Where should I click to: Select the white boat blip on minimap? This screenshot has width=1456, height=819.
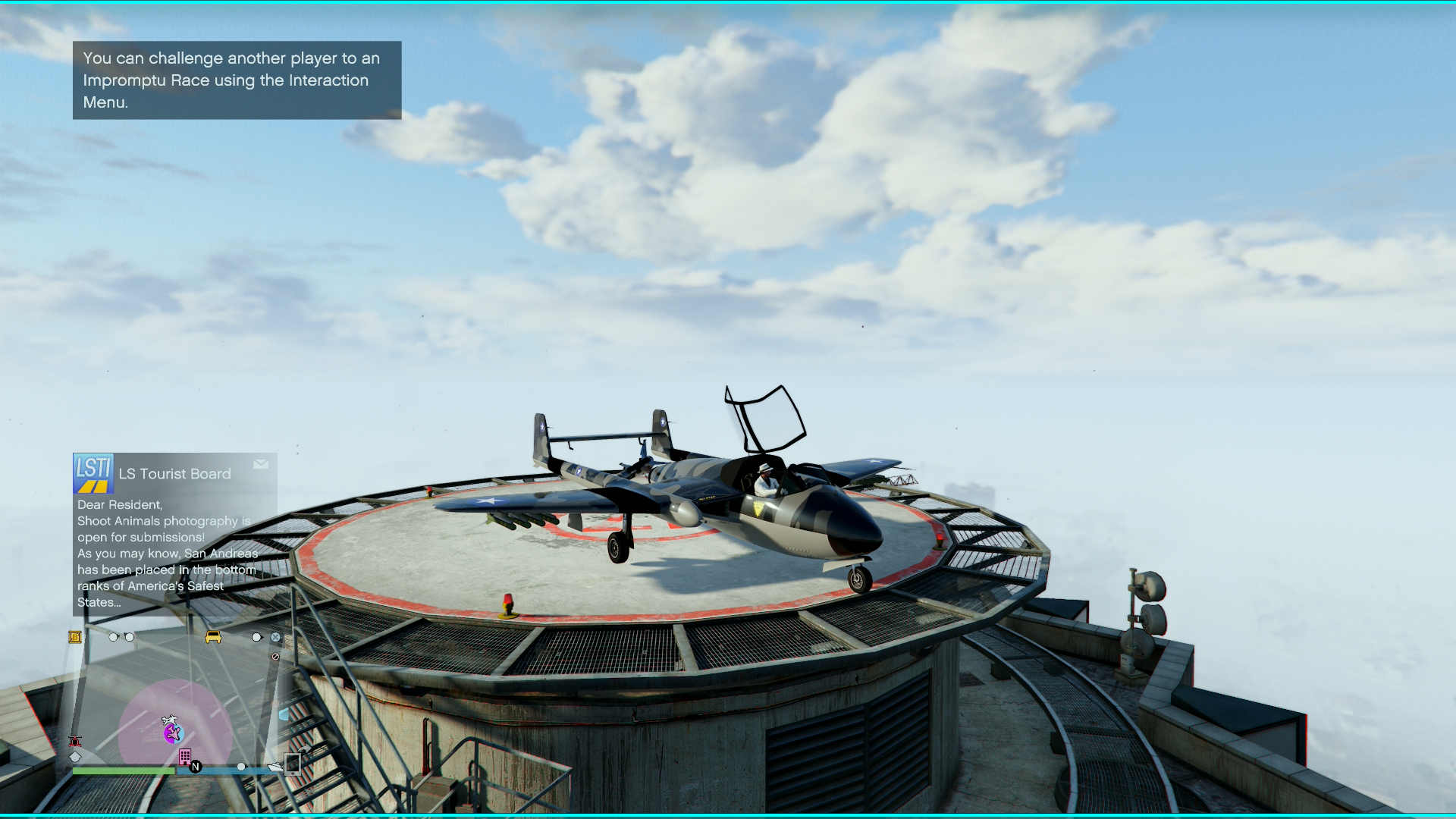coord(275,767)
